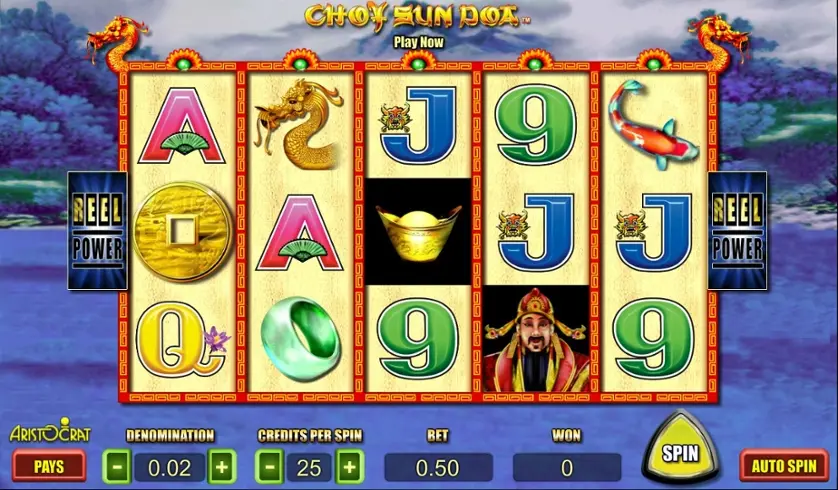Hit the yellow SPIN button
Image resolution: width=838 pixels, height=490 pixels.
[680, 453]
